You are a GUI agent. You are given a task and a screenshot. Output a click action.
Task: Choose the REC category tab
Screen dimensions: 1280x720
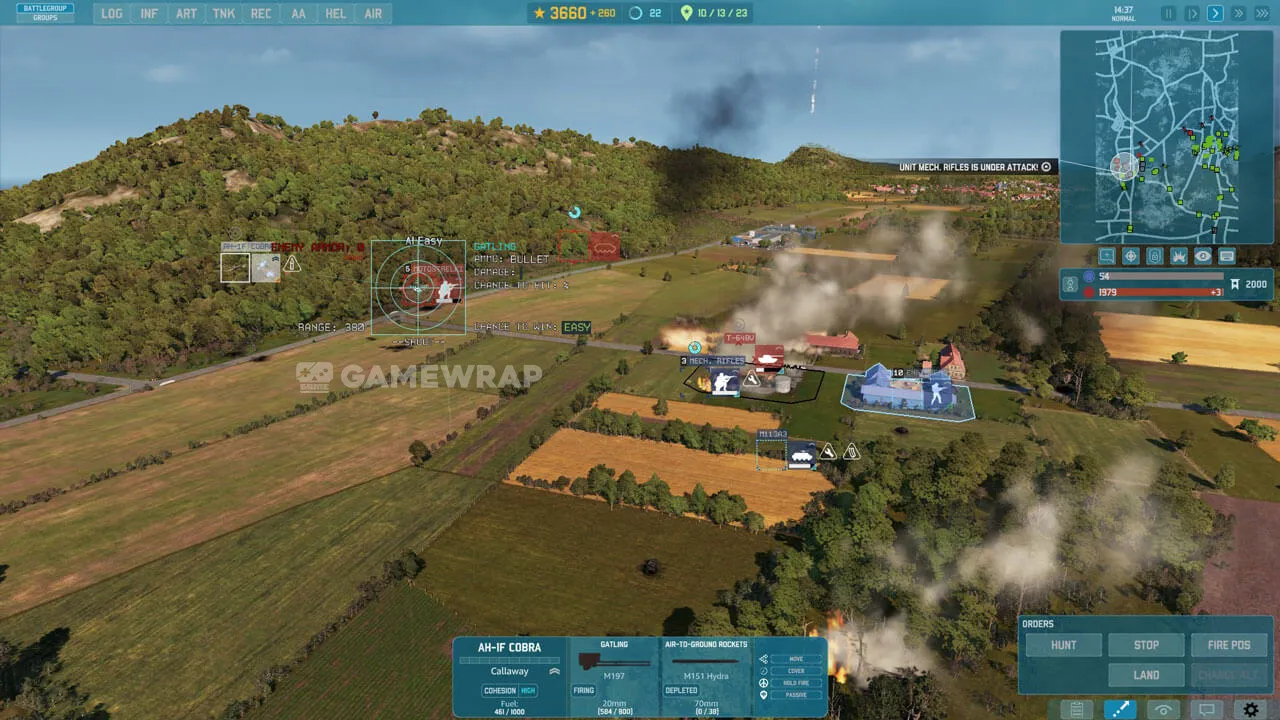pyautogui.click(x=261, y=14)
